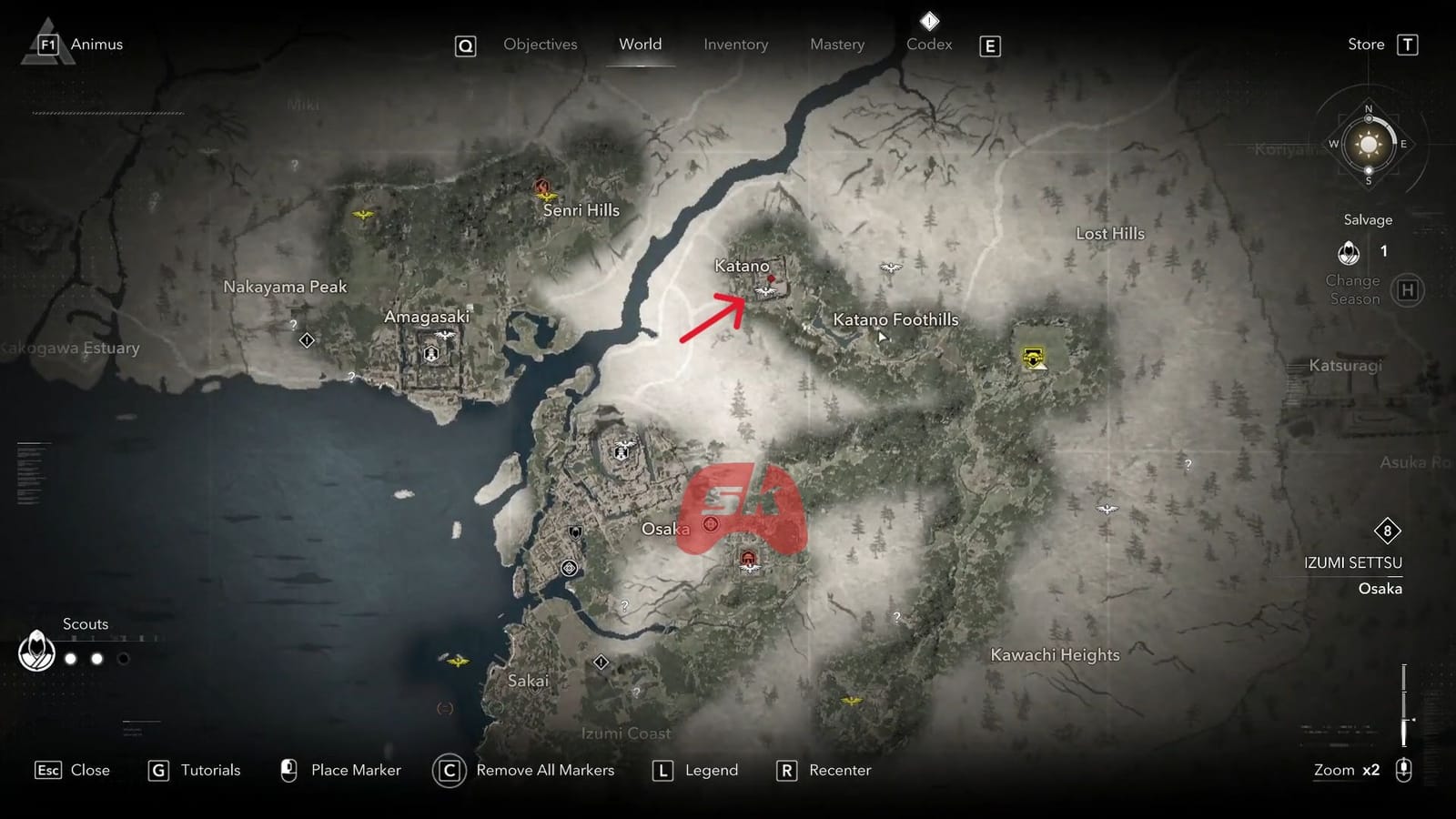The height and width of the screenshot is (819, 1456).
Task: Select the diamond kakurega icon near Sakai
Action: (x=601, y=662)
